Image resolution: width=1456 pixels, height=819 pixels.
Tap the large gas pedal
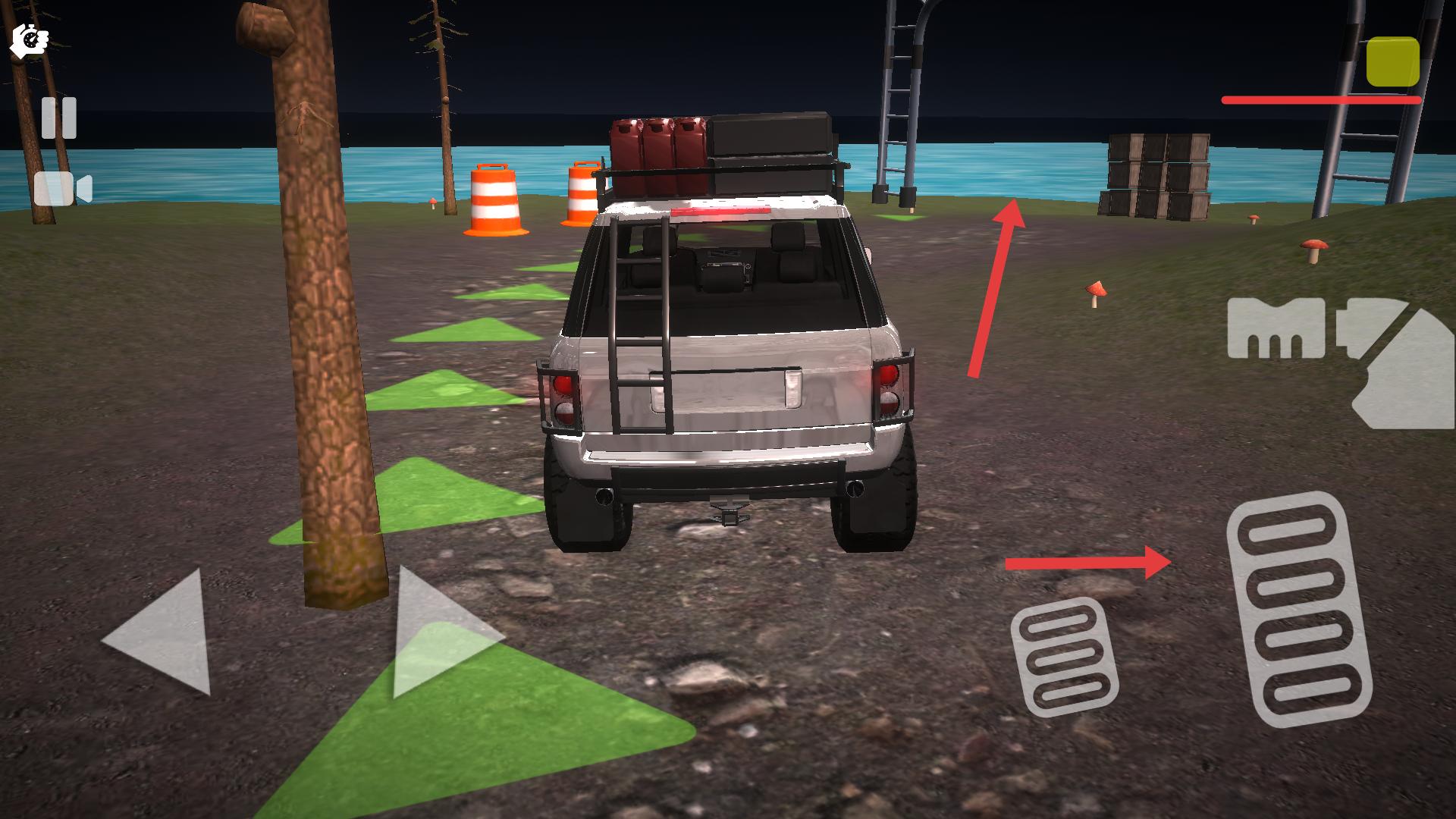coord(1298,610)
